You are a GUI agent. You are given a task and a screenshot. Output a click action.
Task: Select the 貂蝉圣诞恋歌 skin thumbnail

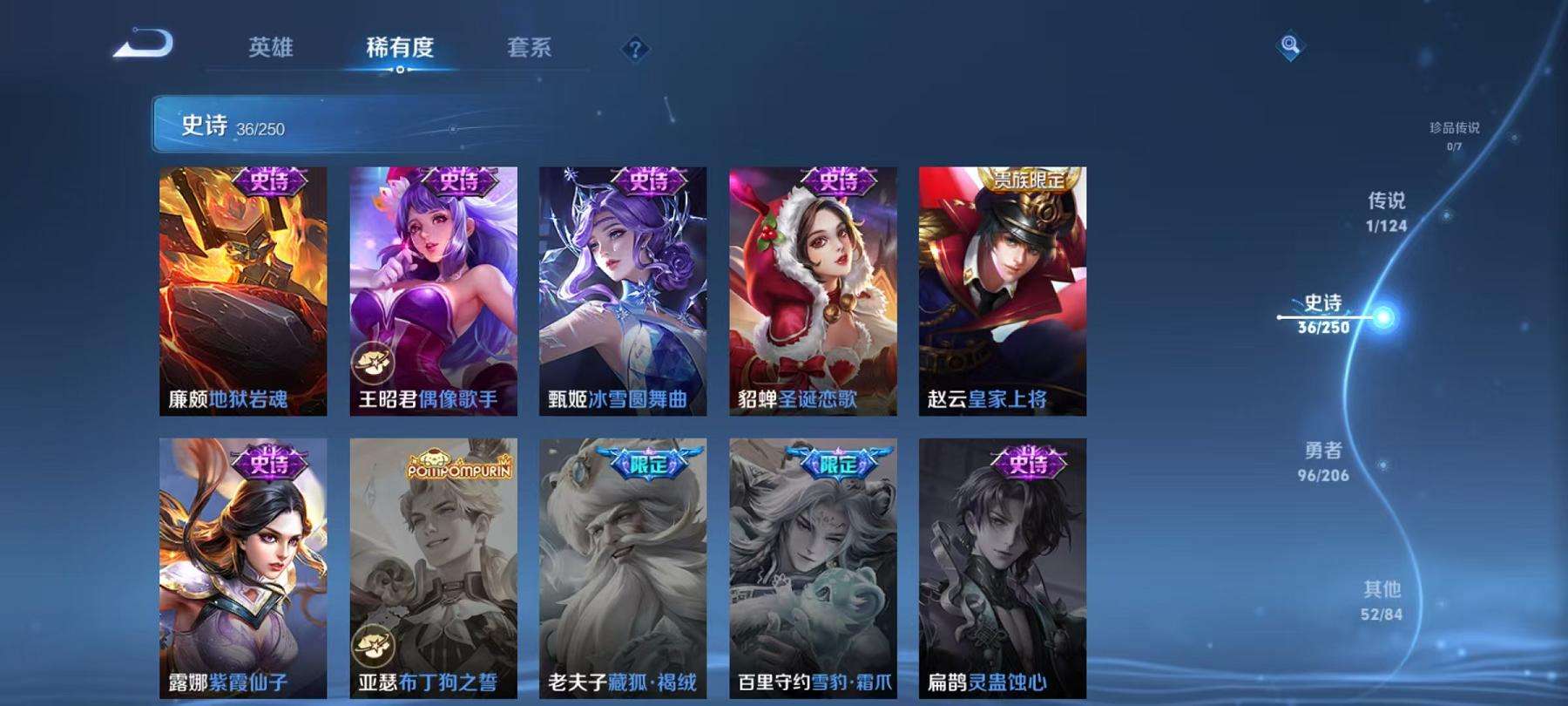pyautogui.click(x=815, y=288)
